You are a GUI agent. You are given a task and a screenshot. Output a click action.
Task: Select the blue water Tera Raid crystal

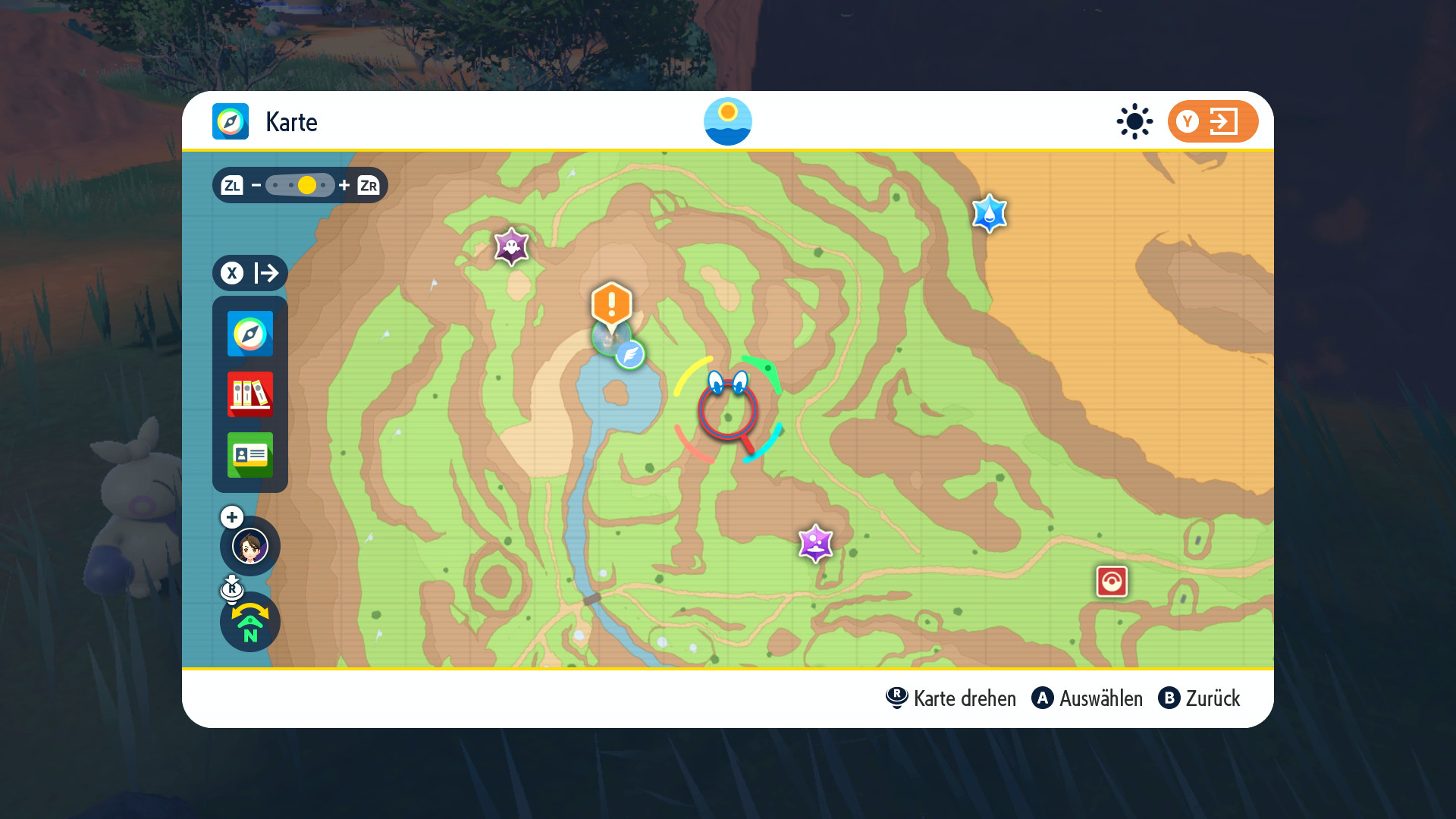click(989, 214)
